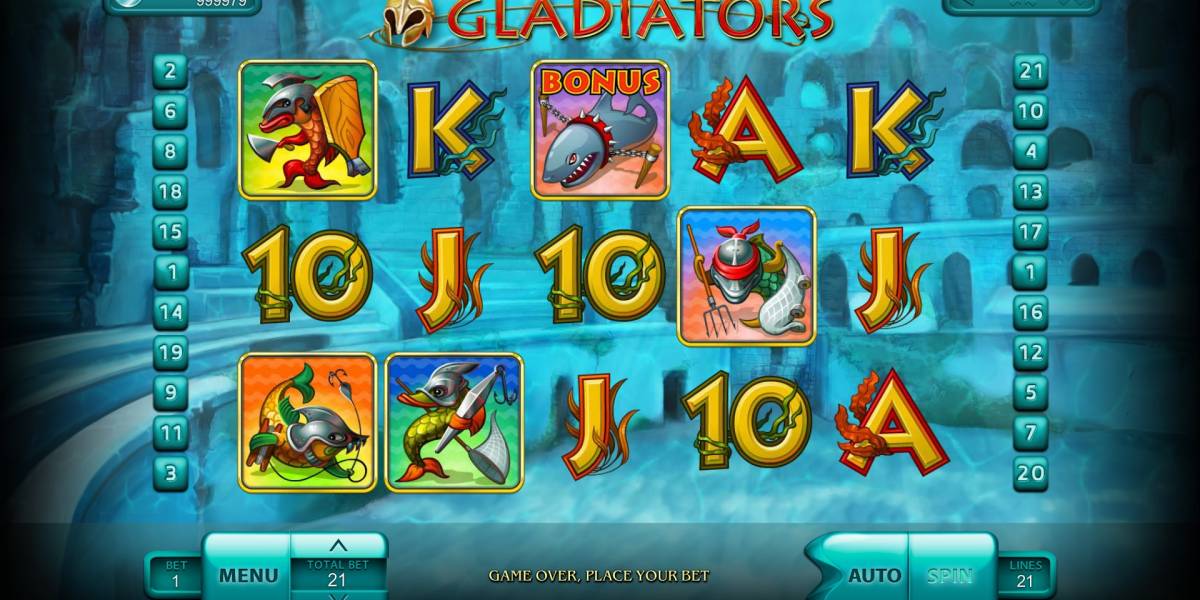Select payline 2 marker
This screenshot has width=1200, height=600.
171,71
